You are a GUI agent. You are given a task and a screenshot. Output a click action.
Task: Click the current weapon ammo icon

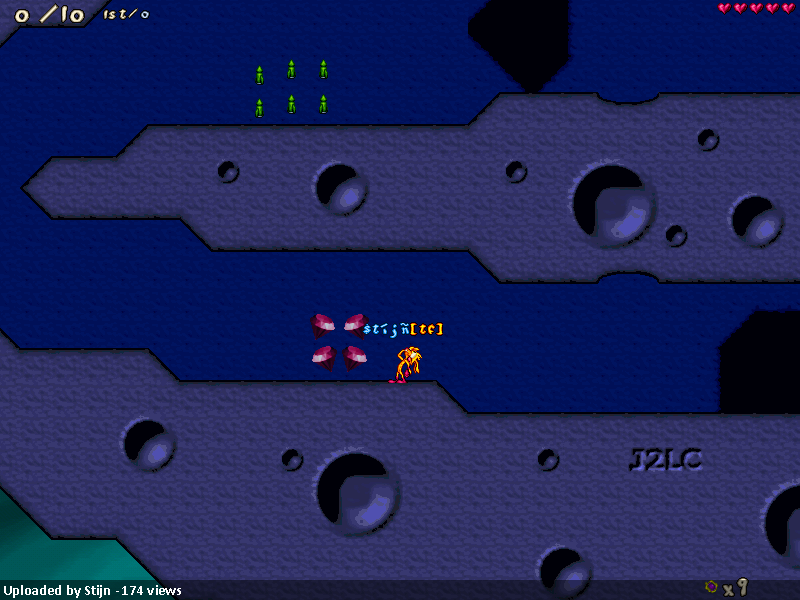click(x=711, y=587)
